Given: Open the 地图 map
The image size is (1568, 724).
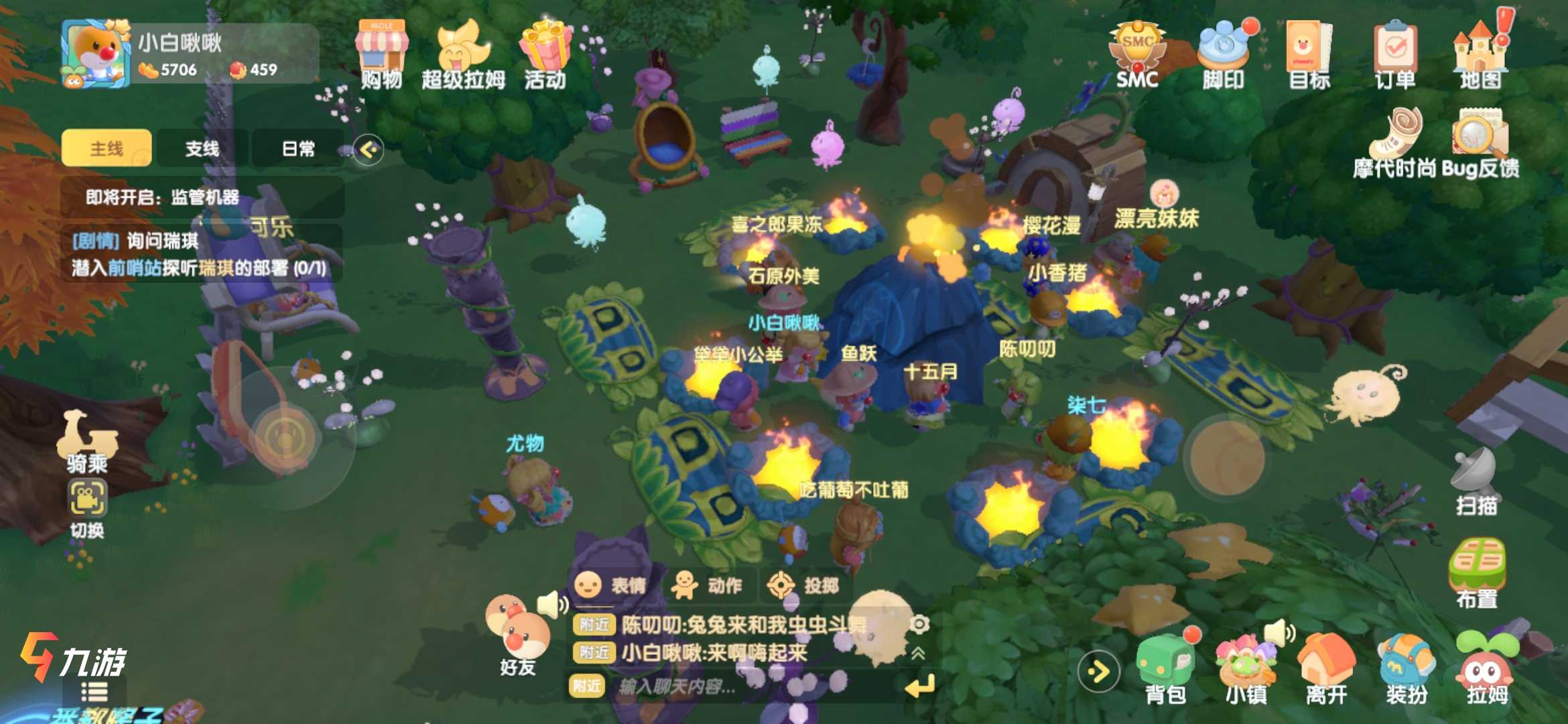Looking at the screenshot, I should (1480, 54).
